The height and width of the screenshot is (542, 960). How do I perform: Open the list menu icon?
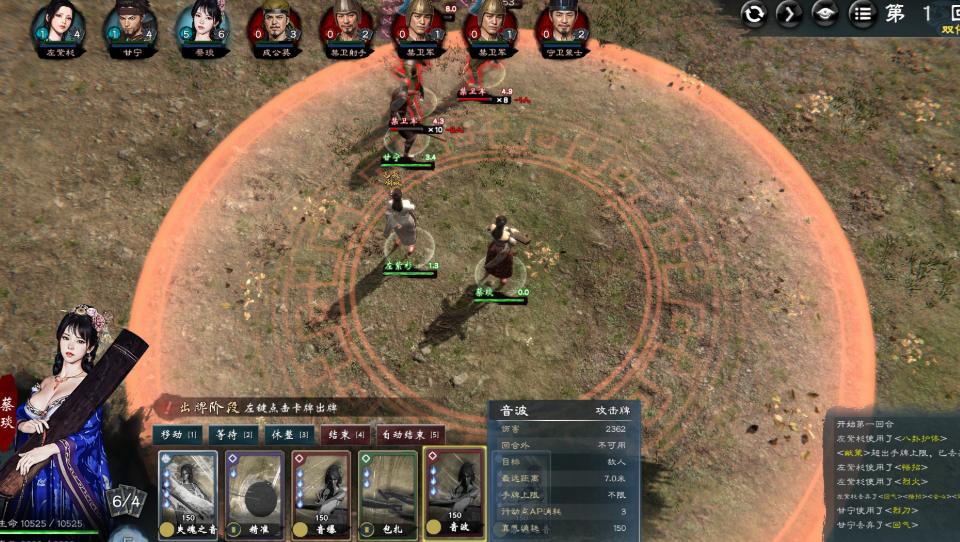tap(861, 14)
